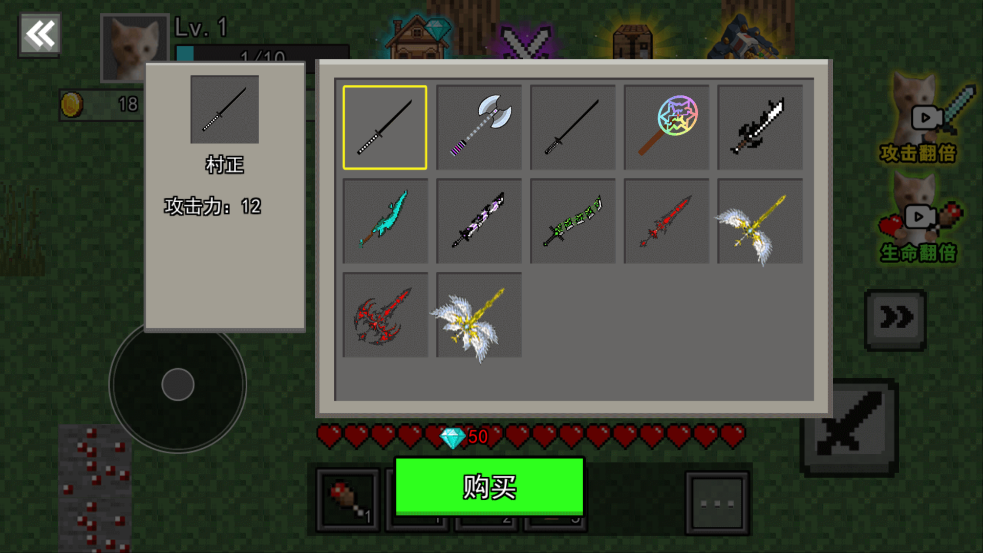Buy the selected weapon with 购买
983x553 pixels.
tap(489, 487)
